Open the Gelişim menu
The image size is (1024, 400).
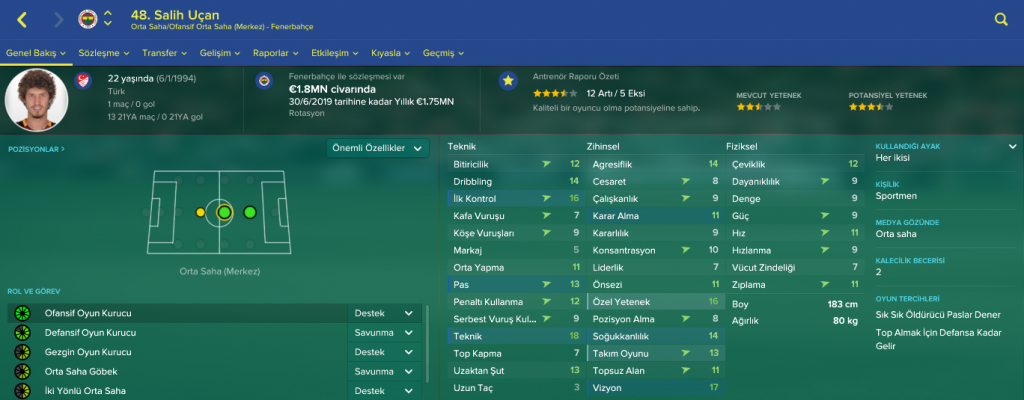(x=219, y=52)
